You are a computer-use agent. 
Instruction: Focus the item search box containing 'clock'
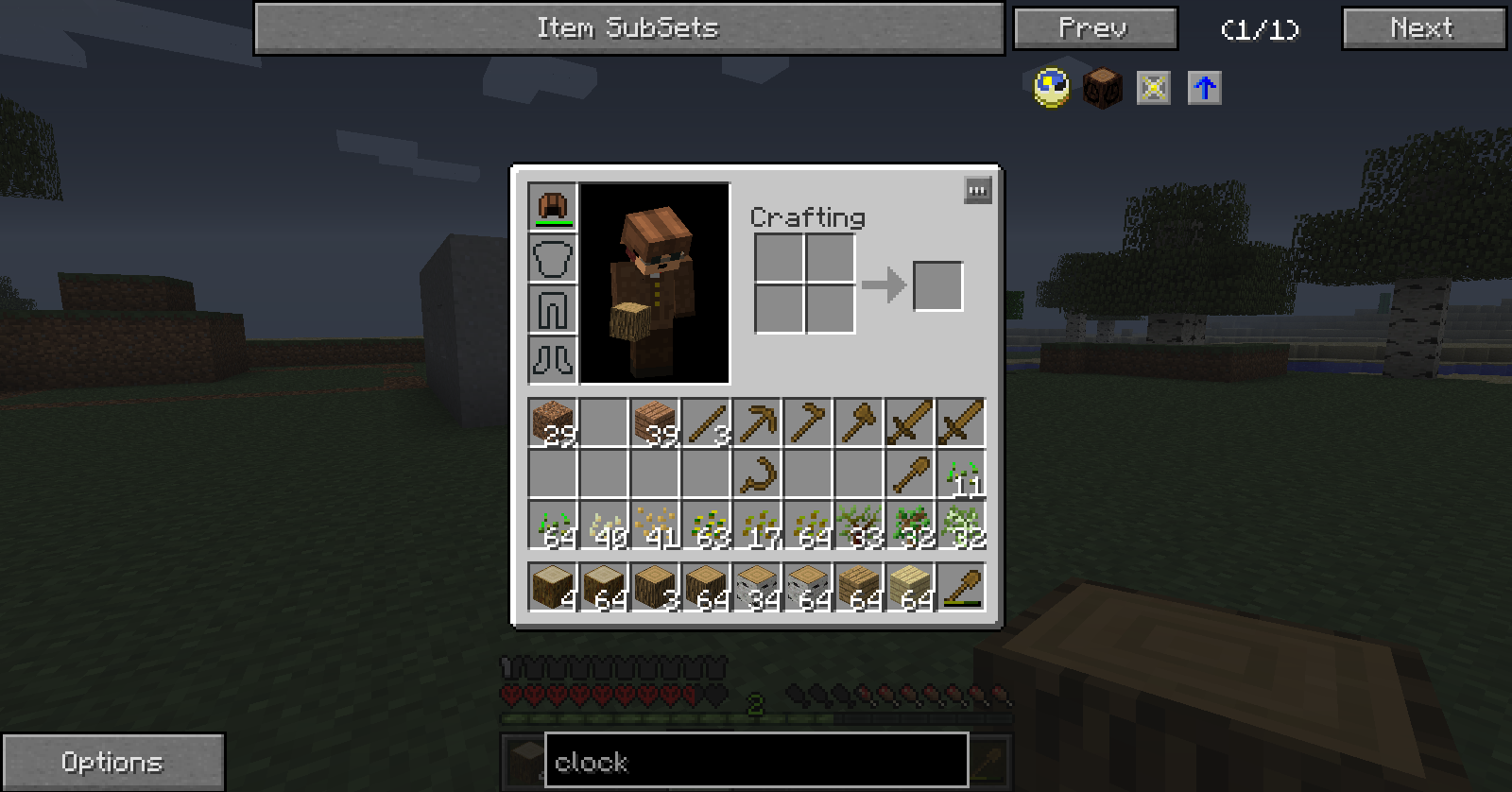[x=756, y=761]
